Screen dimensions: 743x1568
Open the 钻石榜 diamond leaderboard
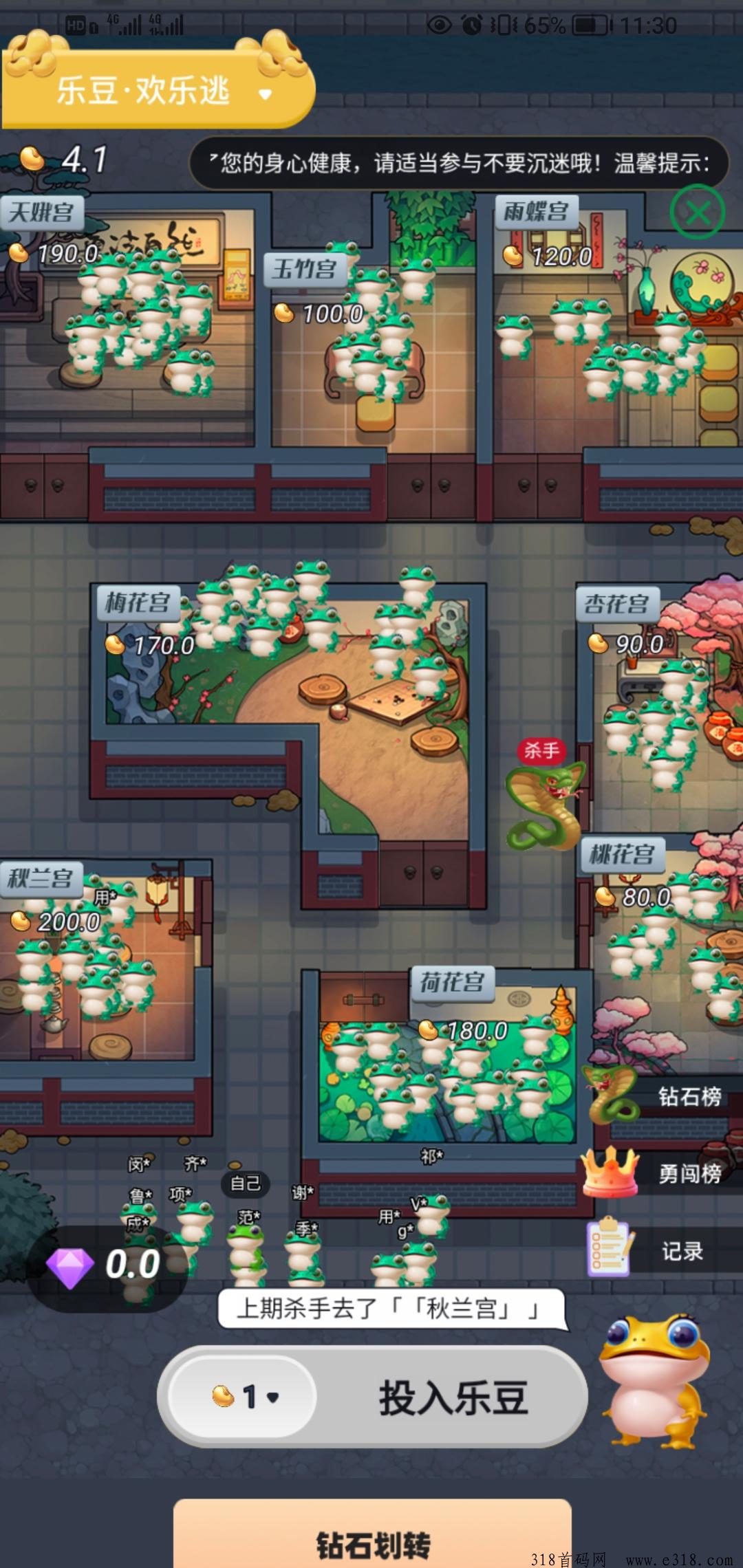[689, 1096]
